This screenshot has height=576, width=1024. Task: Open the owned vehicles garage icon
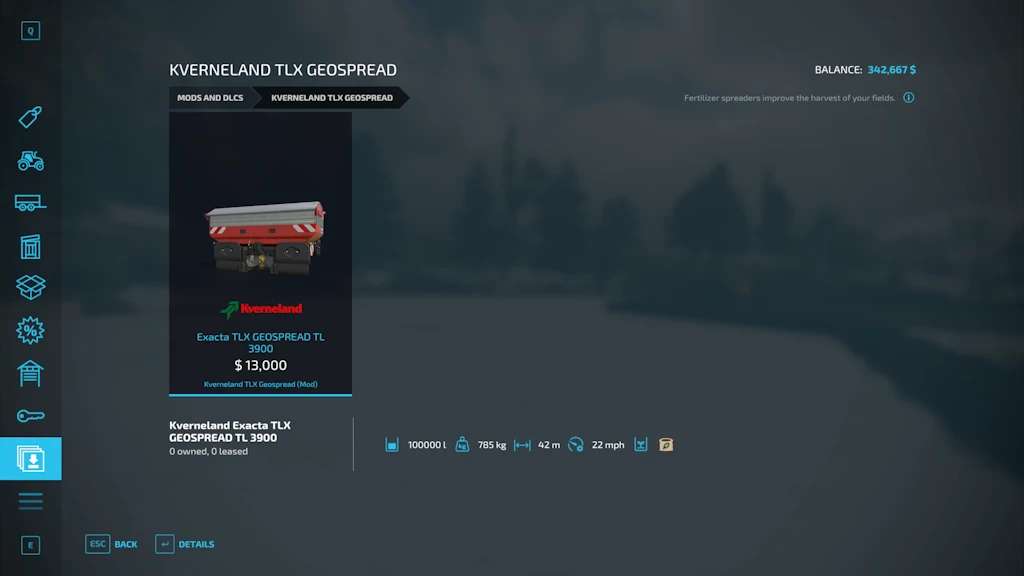[30, 373]
